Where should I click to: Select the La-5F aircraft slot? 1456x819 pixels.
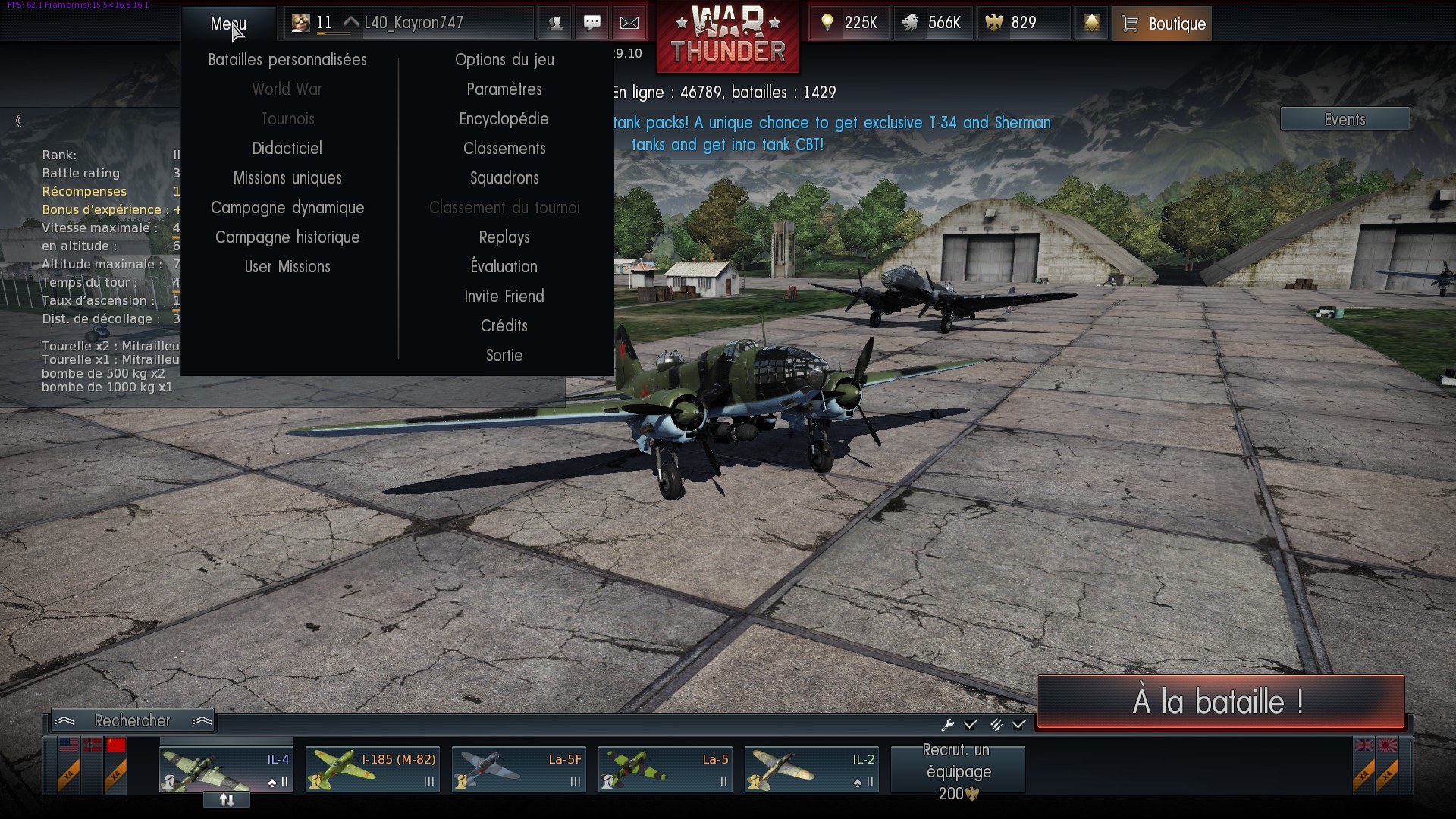(519, 769)
